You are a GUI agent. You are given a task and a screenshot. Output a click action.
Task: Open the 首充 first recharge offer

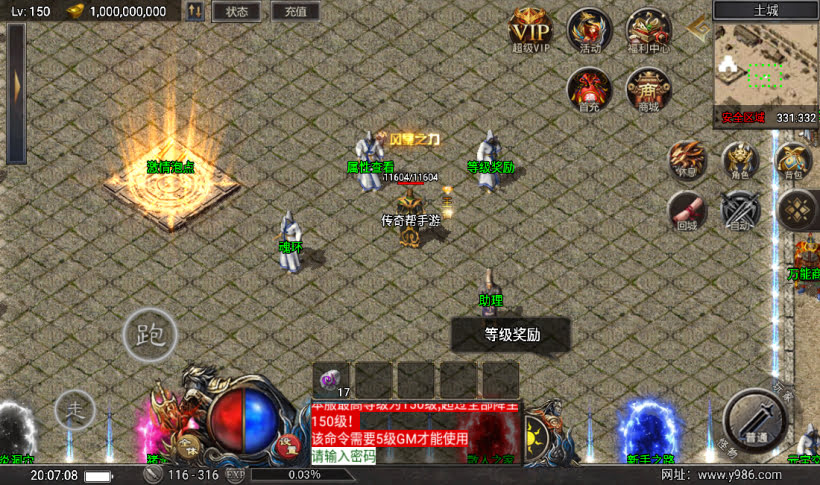589,88
